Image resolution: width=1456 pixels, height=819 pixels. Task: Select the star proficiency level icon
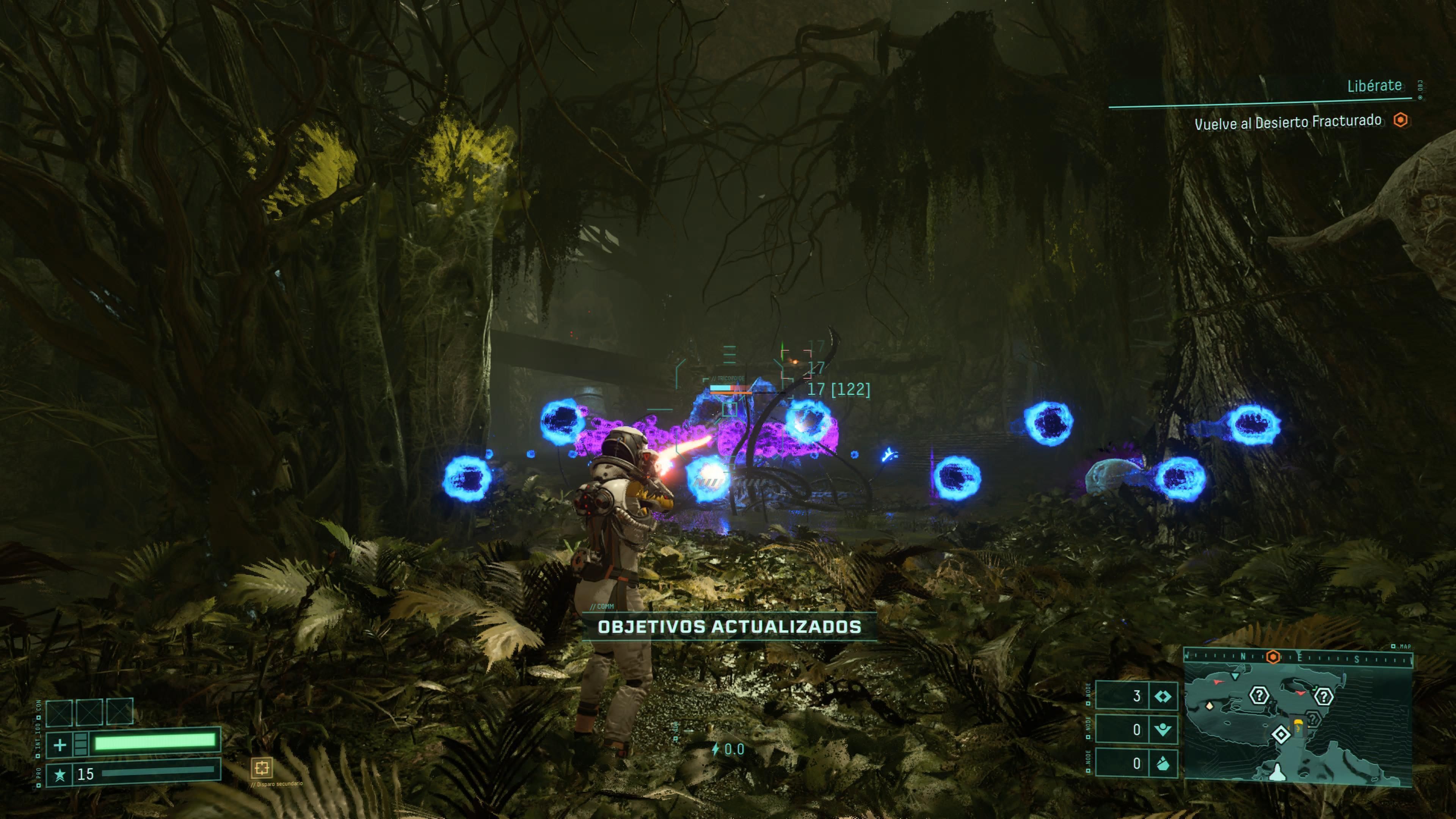point(60,774)
